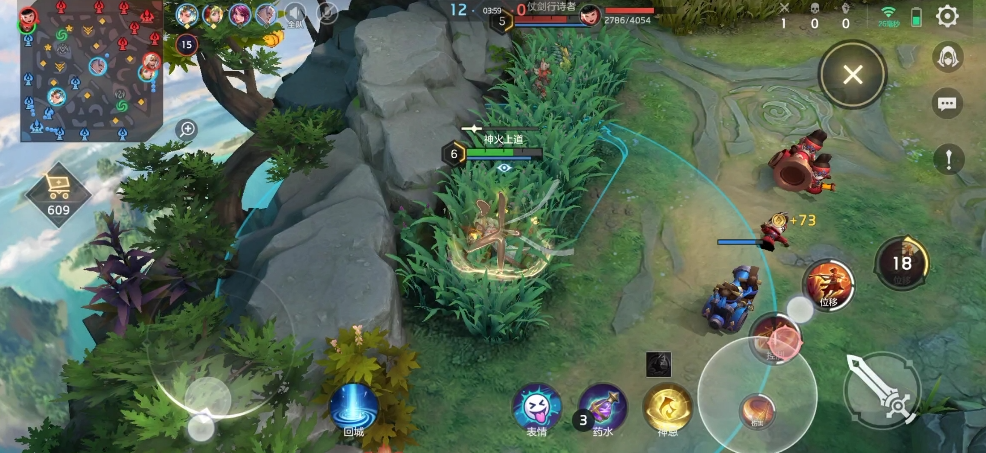Open the settings gear menu
Image resolution: width=986 pixels, height=453 pixels.
point(947,17)
